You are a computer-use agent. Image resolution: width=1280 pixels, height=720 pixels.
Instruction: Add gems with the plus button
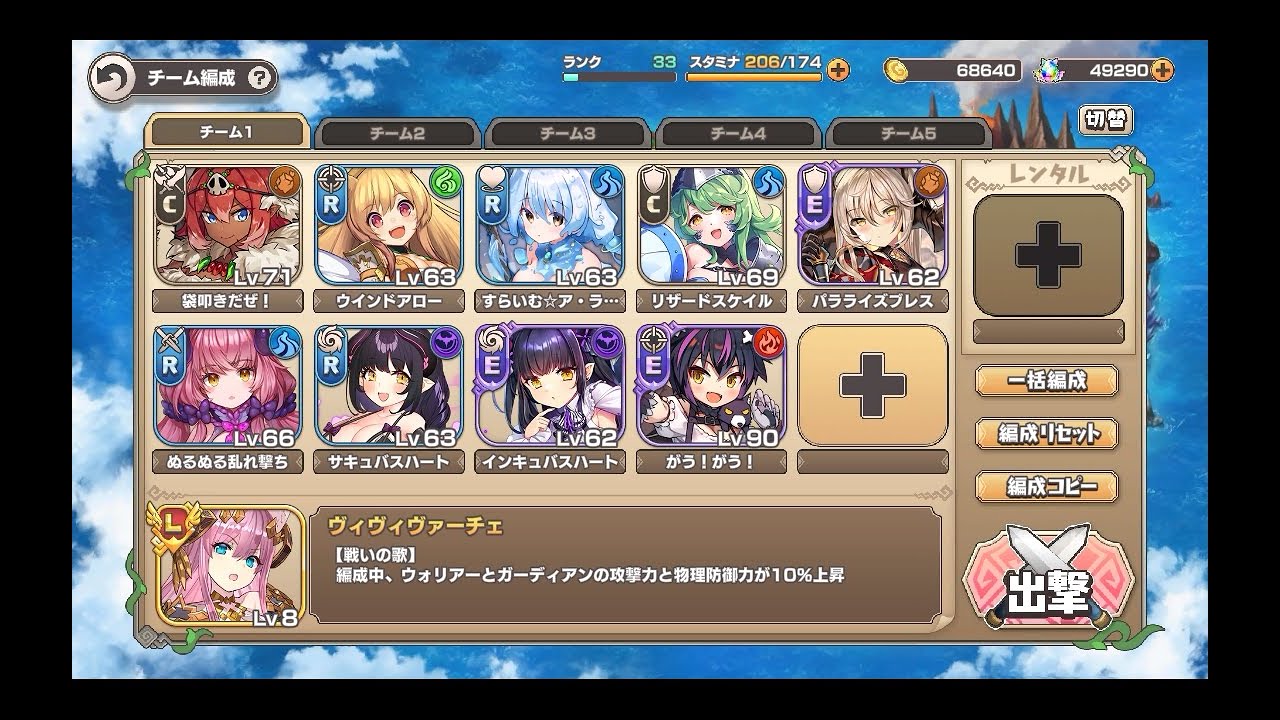tap(1162, 70)
